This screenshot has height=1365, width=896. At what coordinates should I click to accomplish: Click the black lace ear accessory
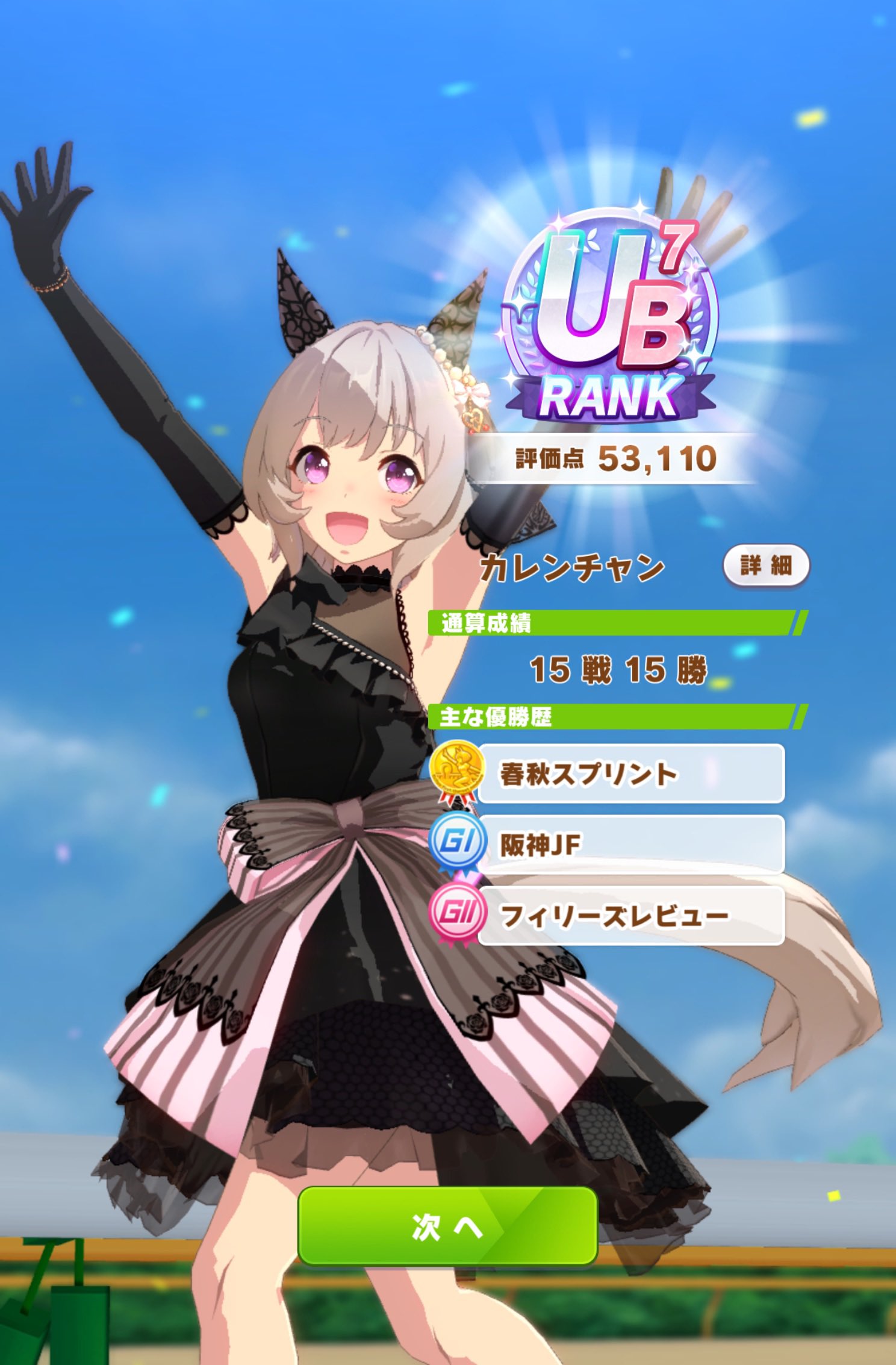(x=301, y=301)
